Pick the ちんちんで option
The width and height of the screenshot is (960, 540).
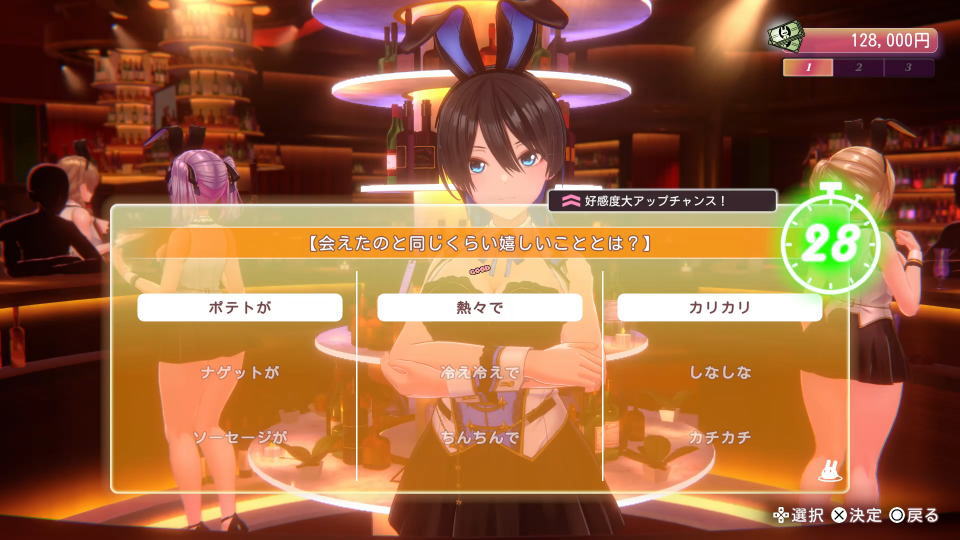click(x=480, y=438)
